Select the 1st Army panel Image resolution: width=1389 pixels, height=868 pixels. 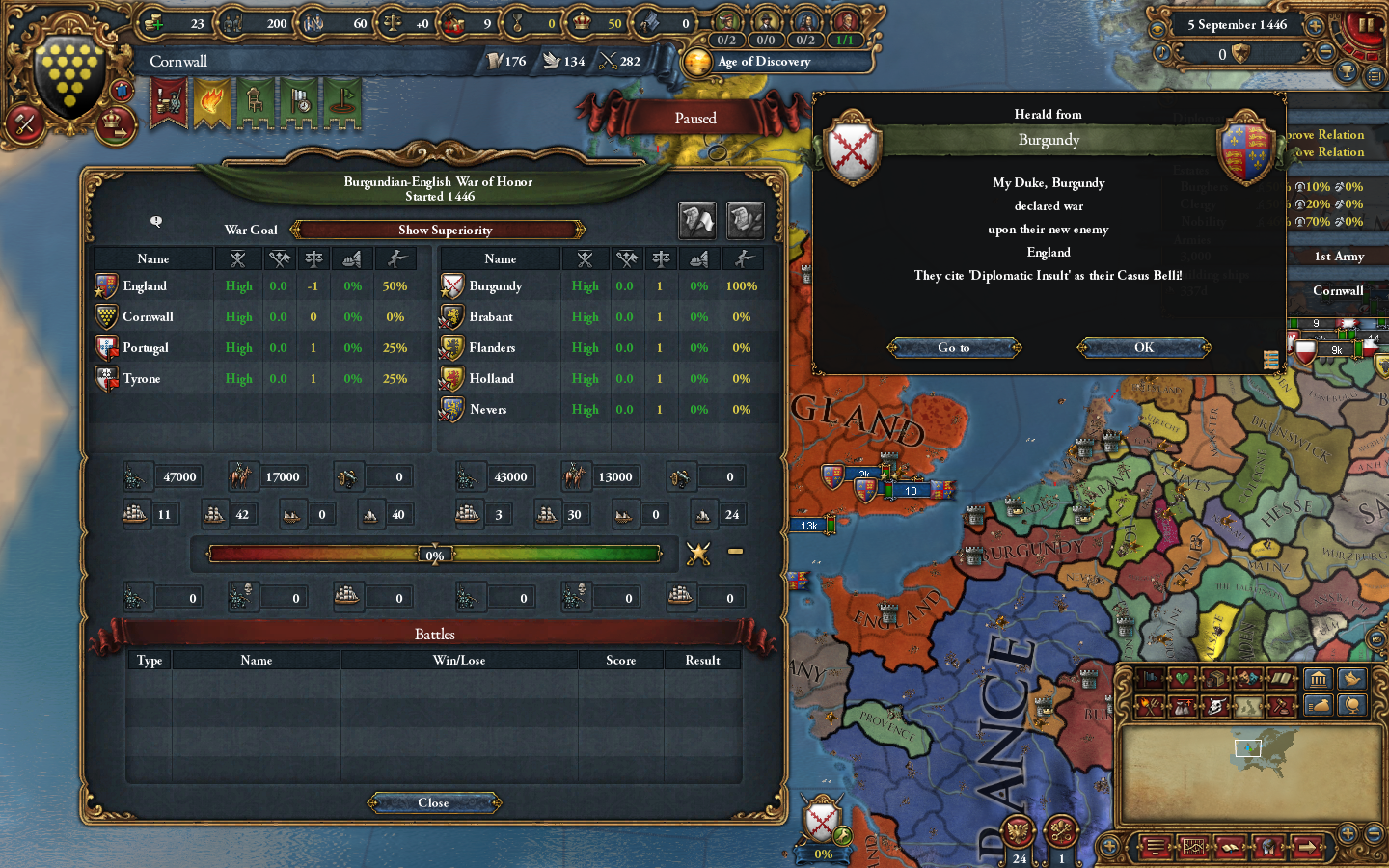click(x=1340, y=257)
